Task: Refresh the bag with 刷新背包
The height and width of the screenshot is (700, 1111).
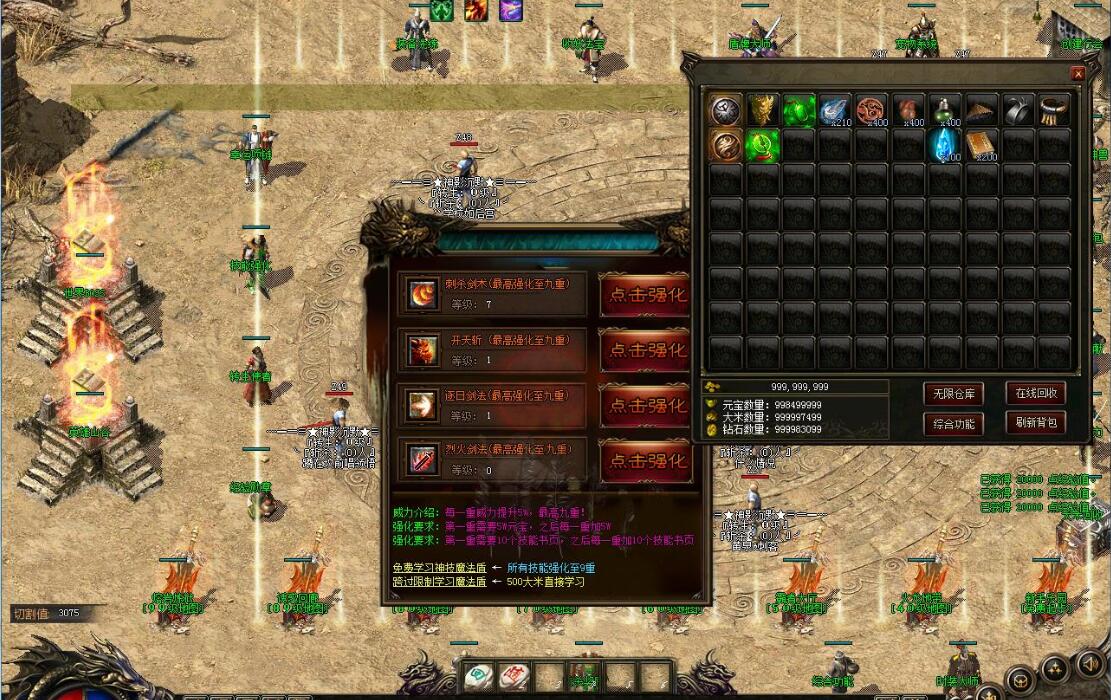Action: (x=1035, y=423)
